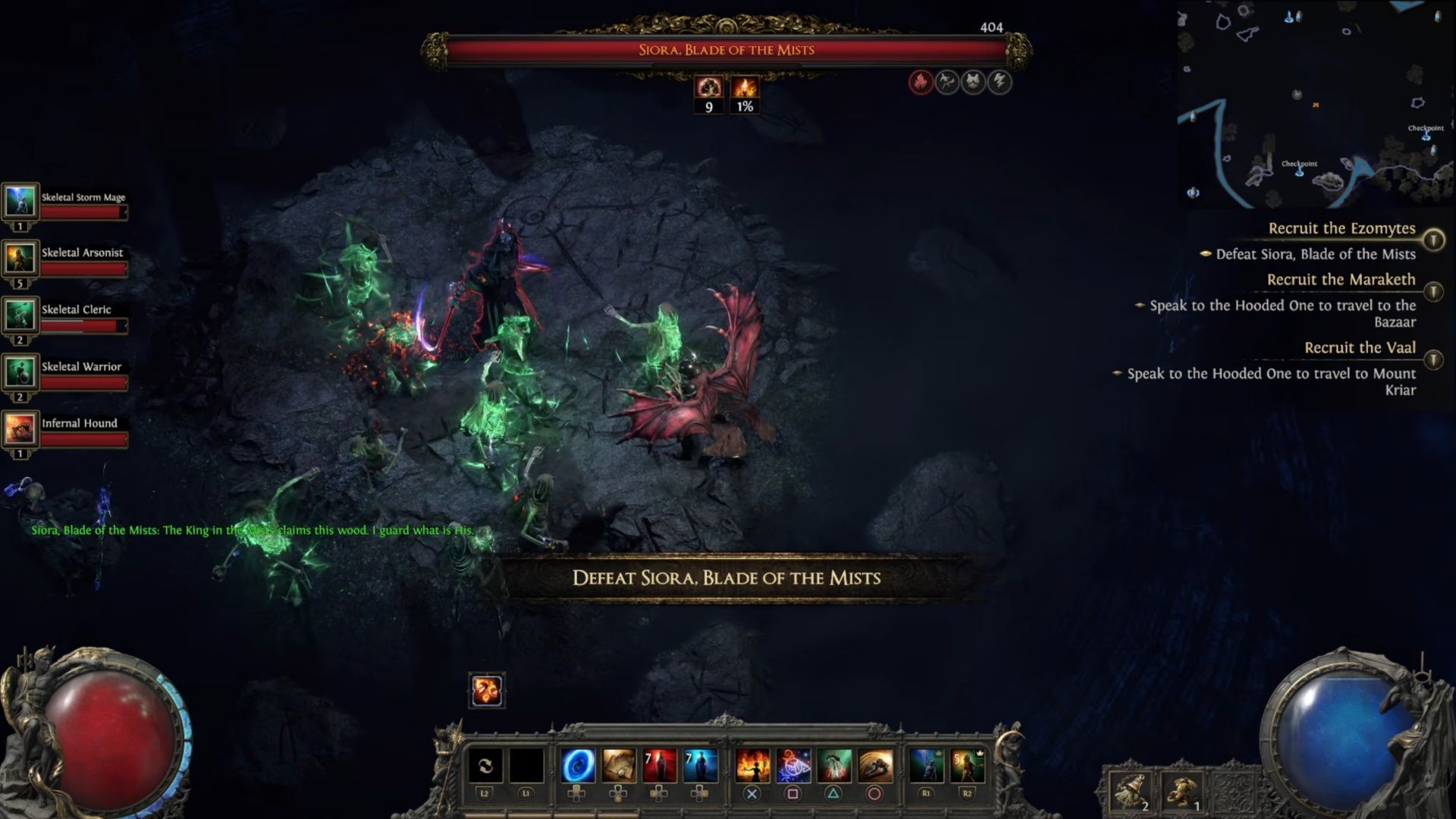Screen dimensions: 1456x819
Task: Use the red robed figure skill
Action: pos(659,766)
